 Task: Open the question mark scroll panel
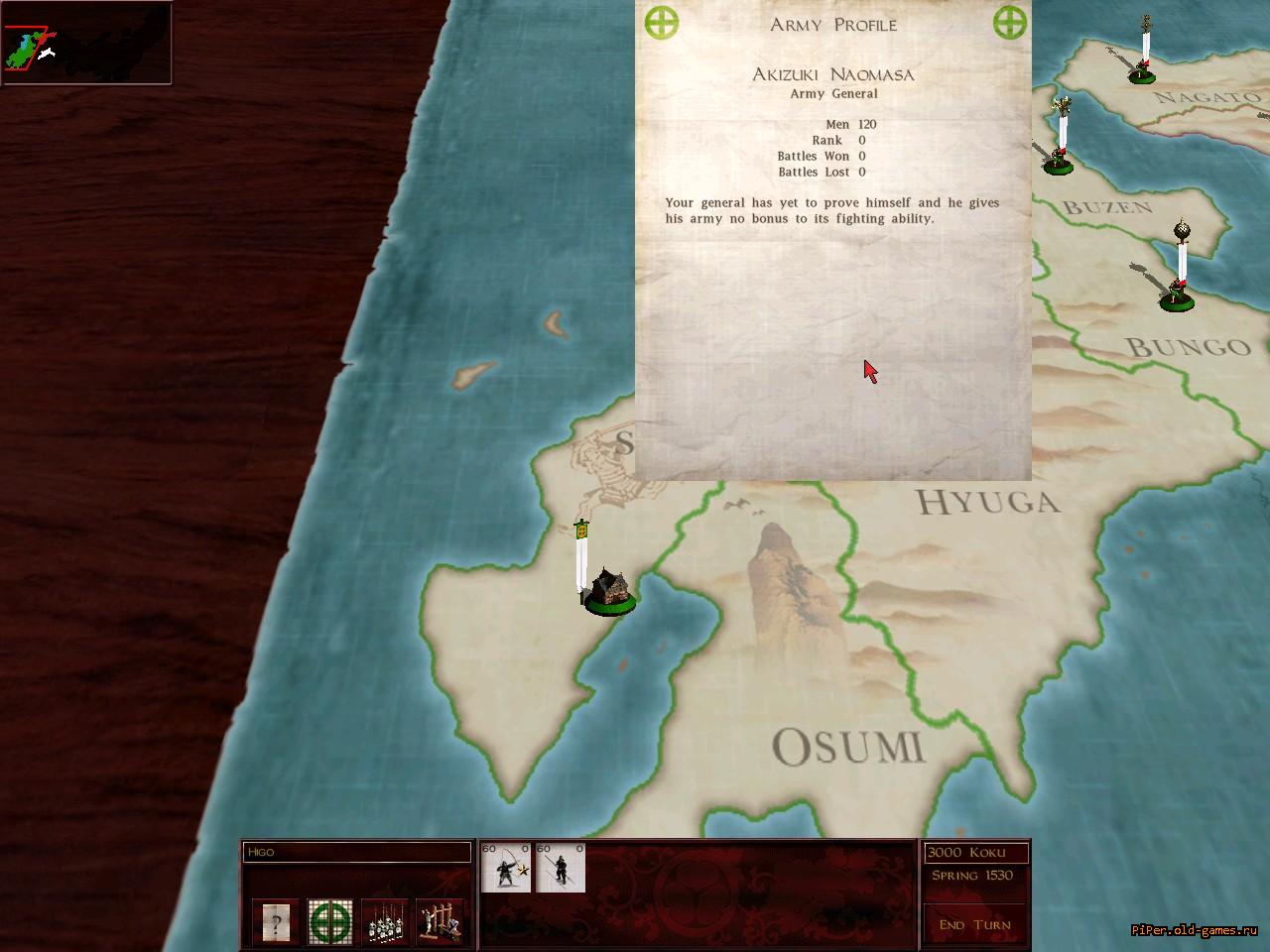(276, 922)
